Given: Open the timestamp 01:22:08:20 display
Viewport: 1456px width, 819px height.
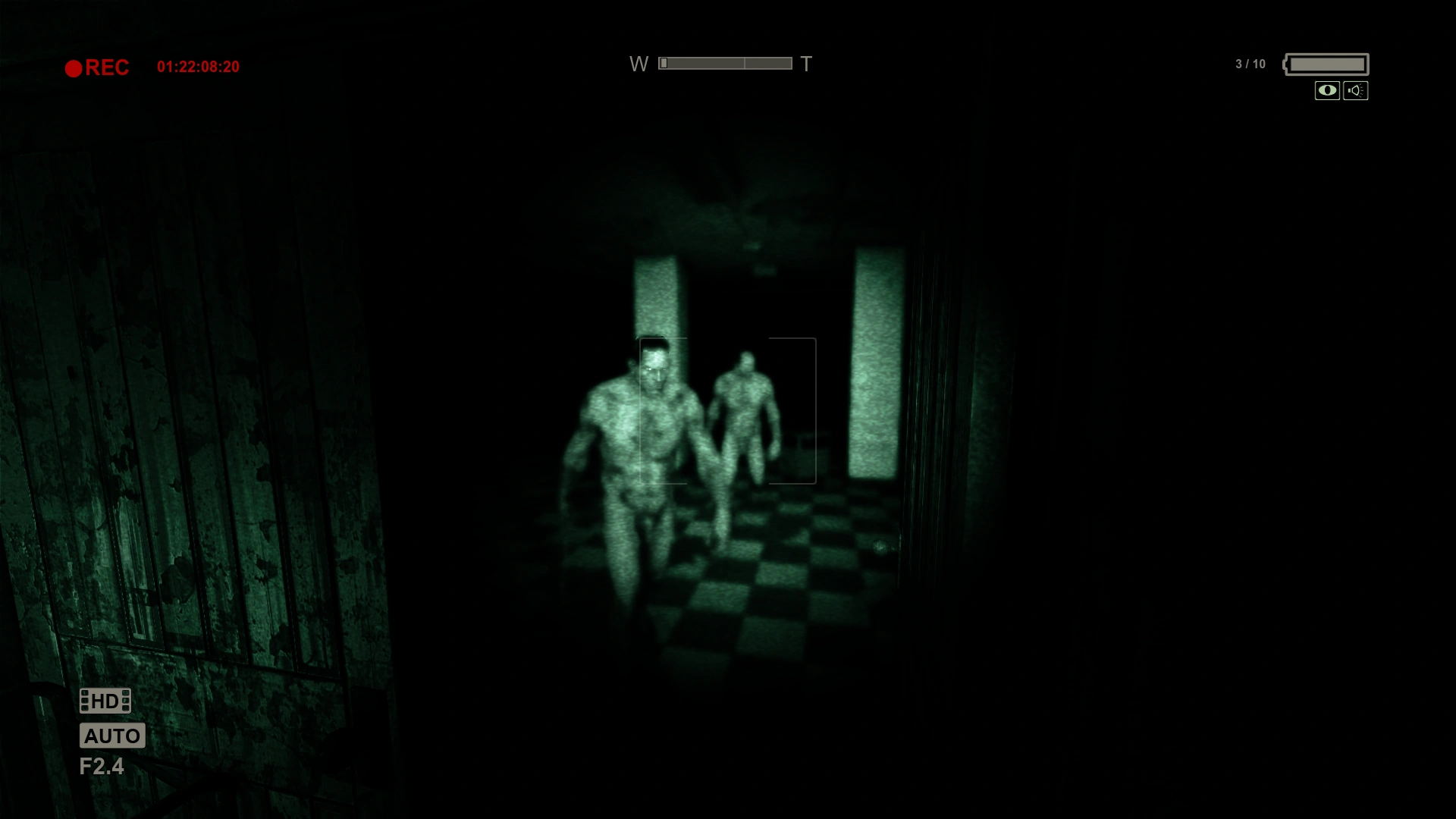Looking at the screenshot, I should click(198, 65).
